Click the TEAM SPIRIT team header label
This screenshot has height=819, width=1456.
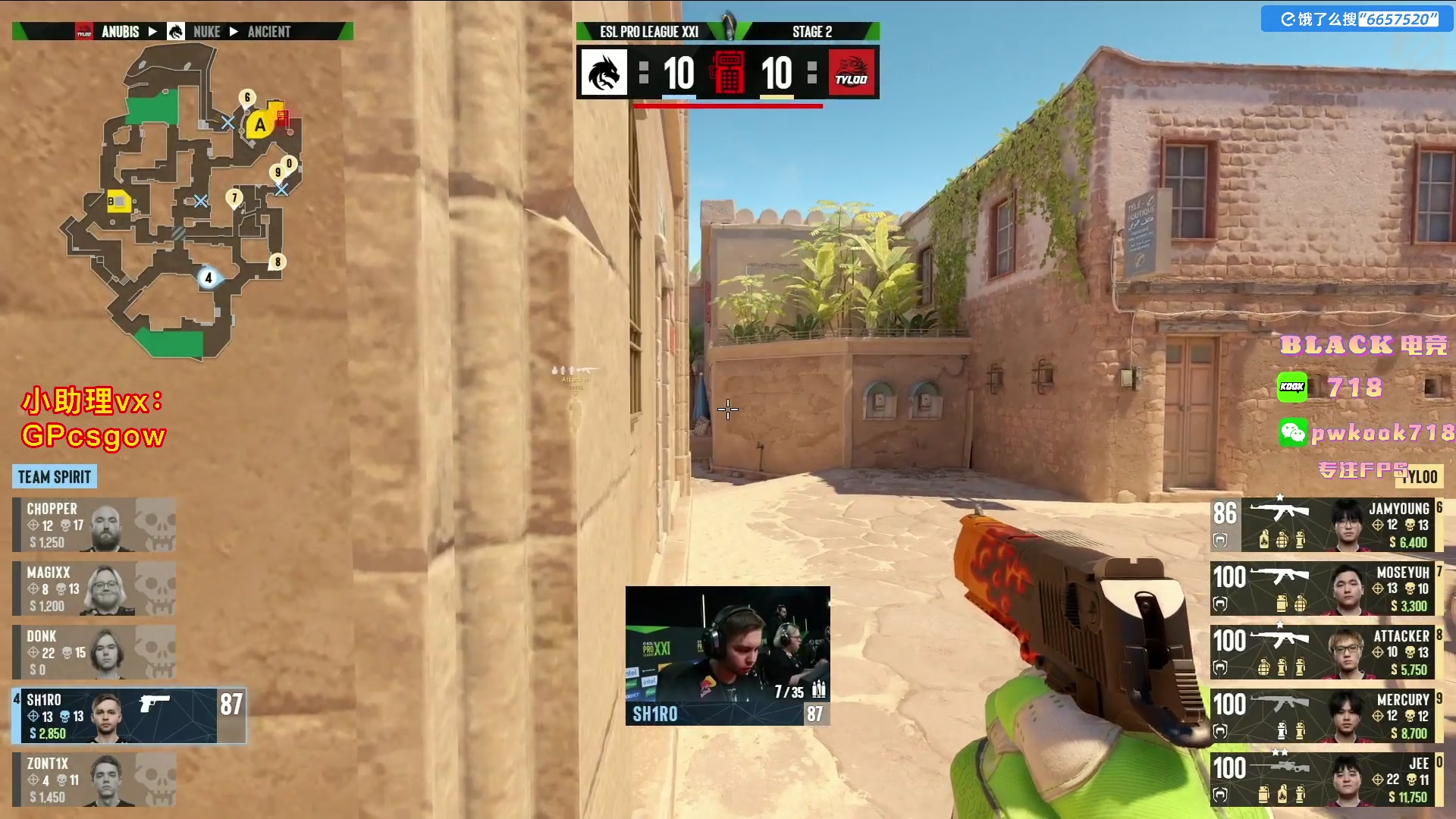pos(55,477)
